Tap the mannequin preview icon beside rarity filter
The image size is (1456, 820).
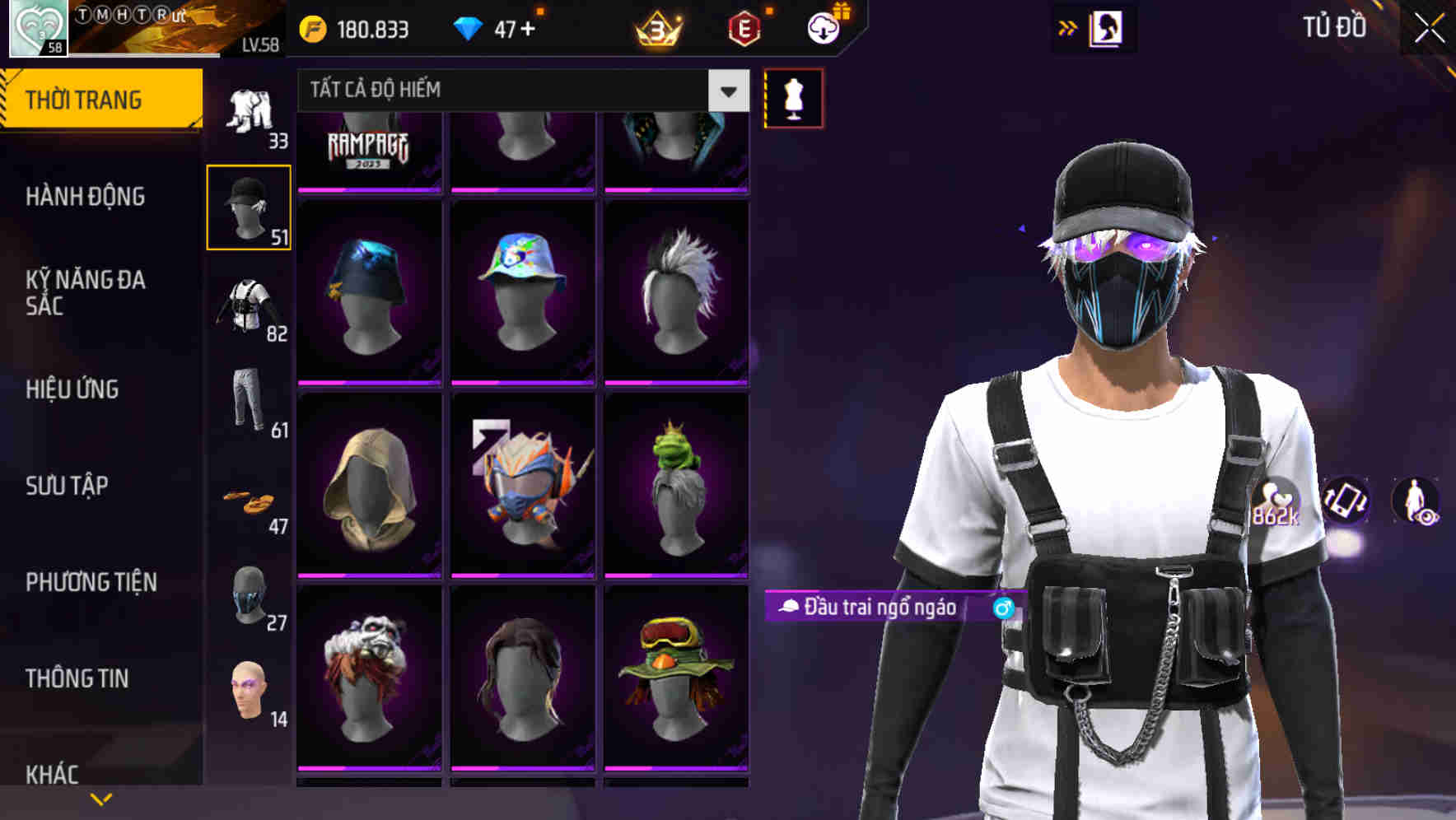point(793,99)
